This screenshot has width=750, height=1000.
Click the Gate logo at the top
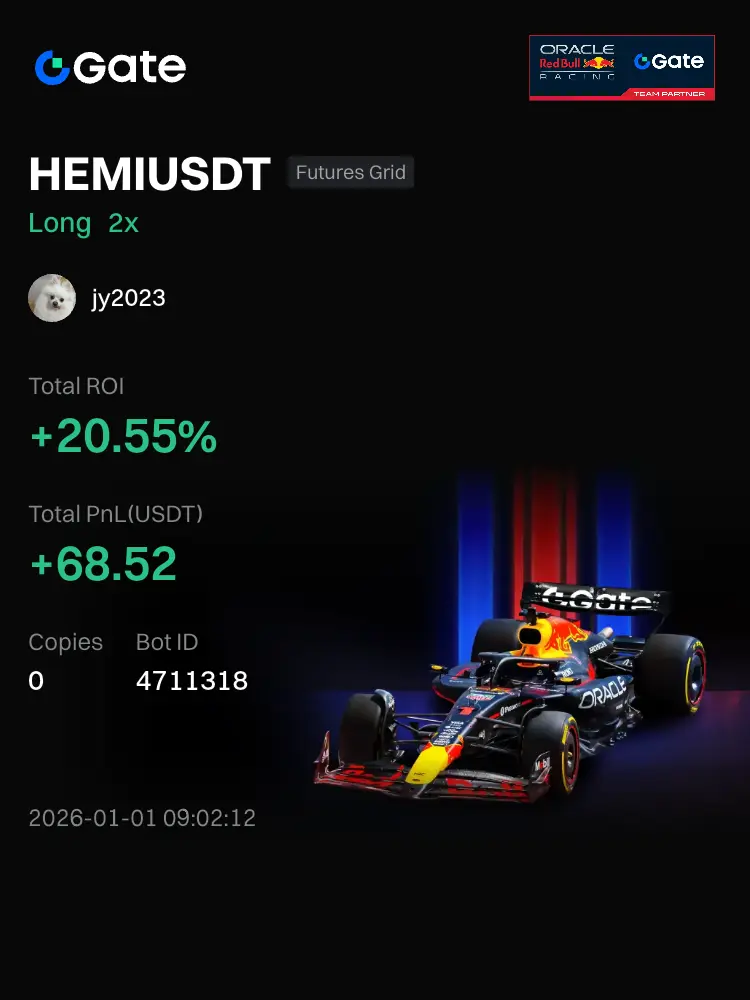pyautogui.click(x=110, y=67)
